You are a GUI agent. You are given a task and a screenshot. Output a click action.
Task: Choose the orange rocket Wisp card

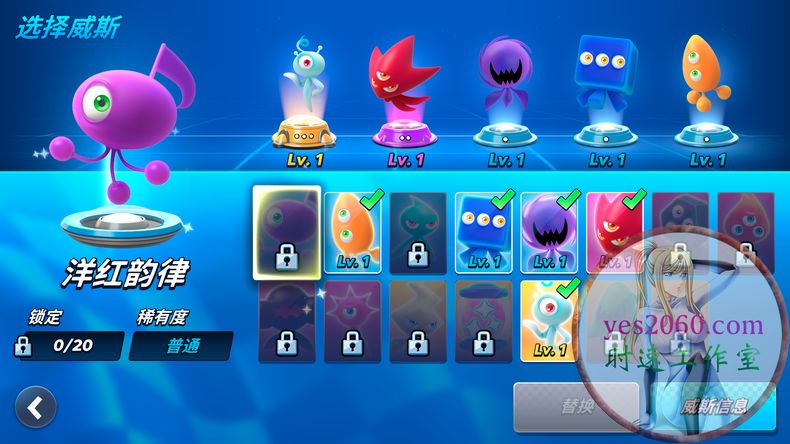pyautogui.click(x=352, y=232)
